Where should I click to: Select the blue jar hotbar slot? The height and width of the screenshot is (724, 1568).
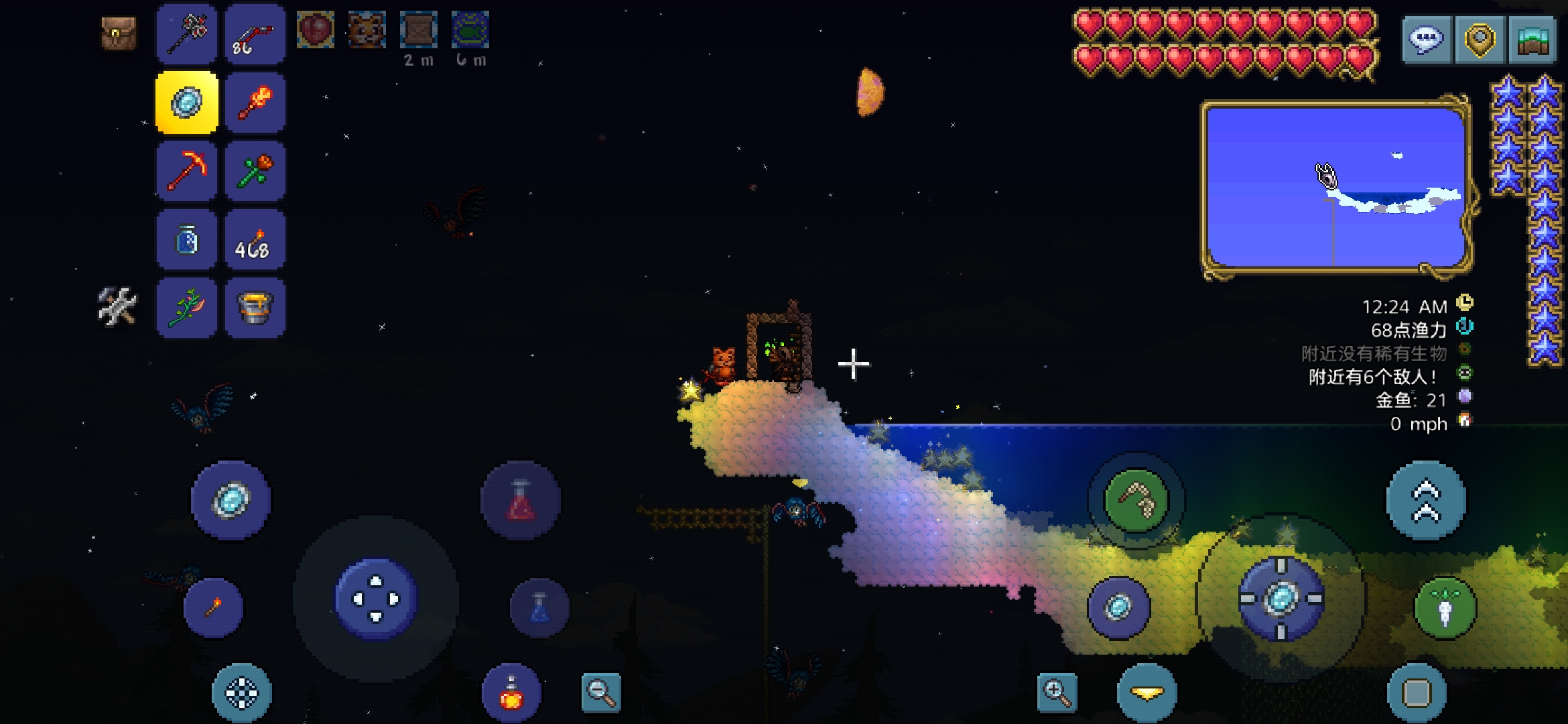pyautogui.click(x=187, y=240)
